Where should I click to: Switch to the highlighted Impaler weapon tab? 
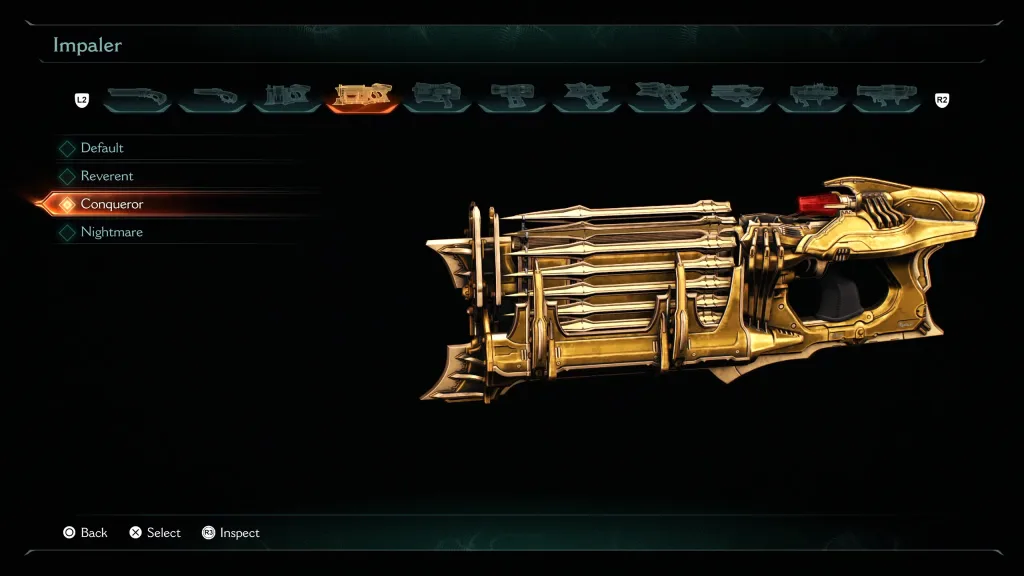coord(362,96)
